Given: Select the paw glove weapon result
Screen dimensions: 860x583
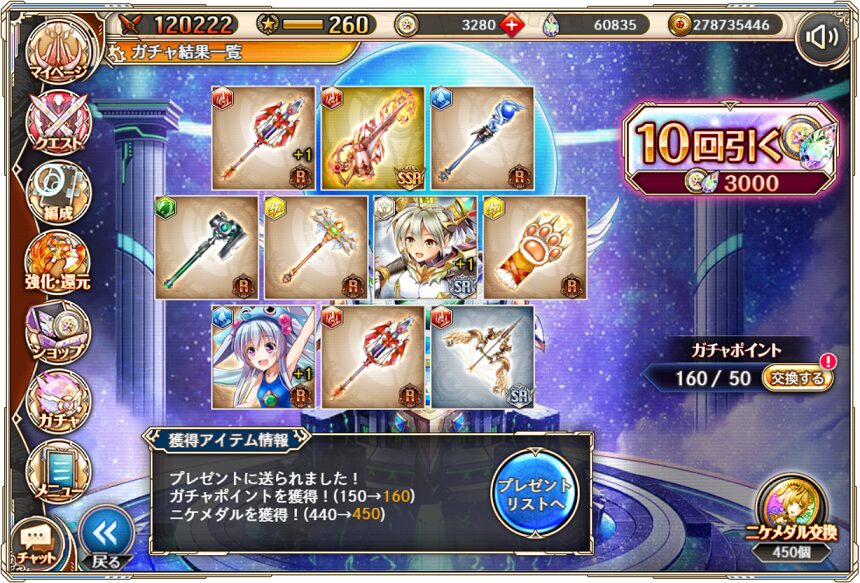Looking at the screenshot, I should point(534,247).
